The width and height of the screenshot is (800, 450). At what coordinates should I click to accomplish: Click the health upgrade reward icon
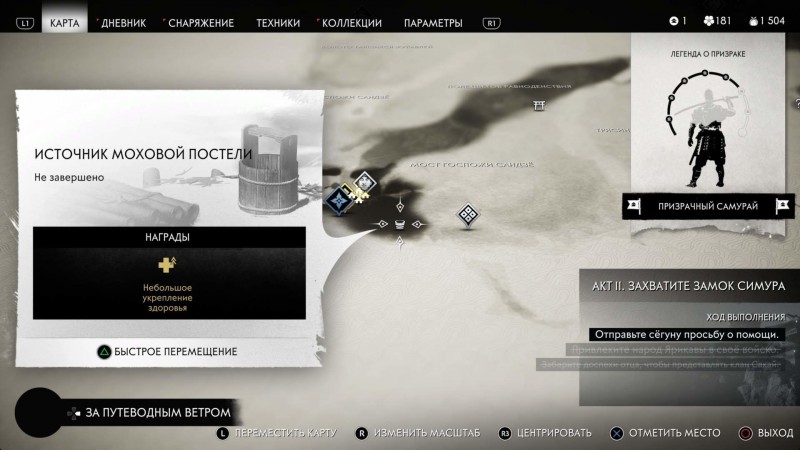pos(167,265)
